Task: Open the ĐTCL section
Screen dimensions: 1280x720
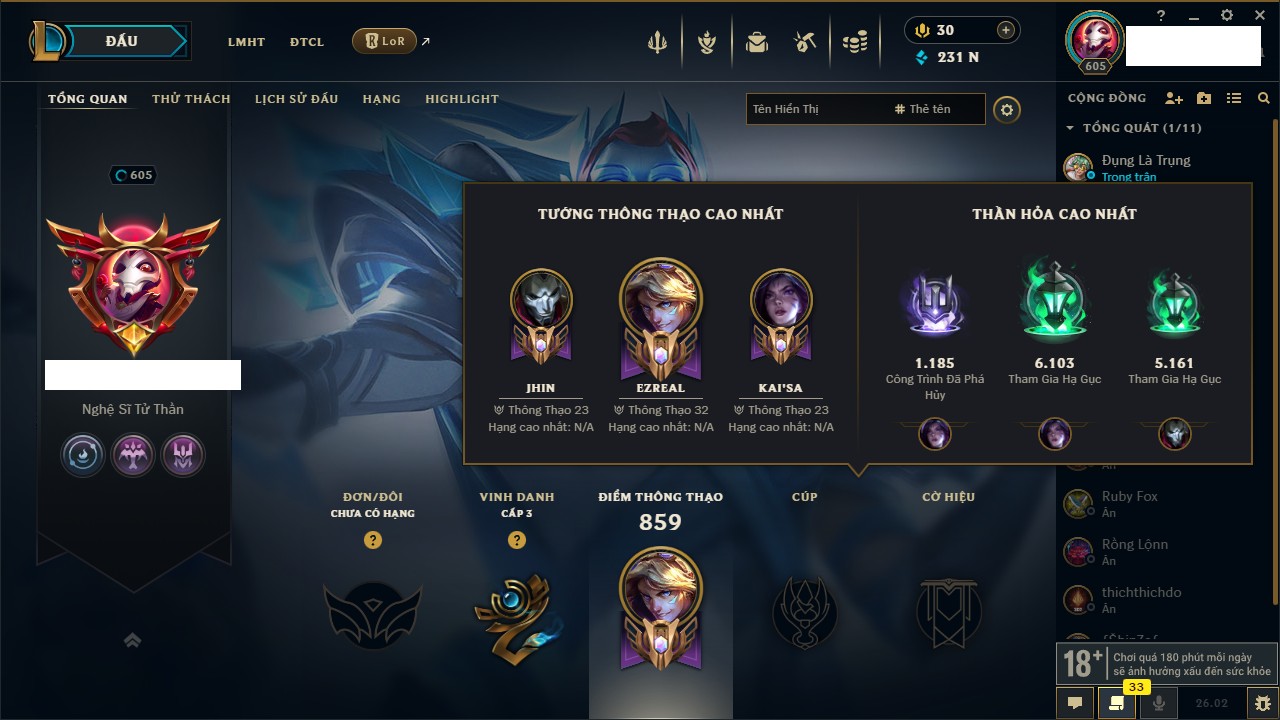Action: pos(307,42)
